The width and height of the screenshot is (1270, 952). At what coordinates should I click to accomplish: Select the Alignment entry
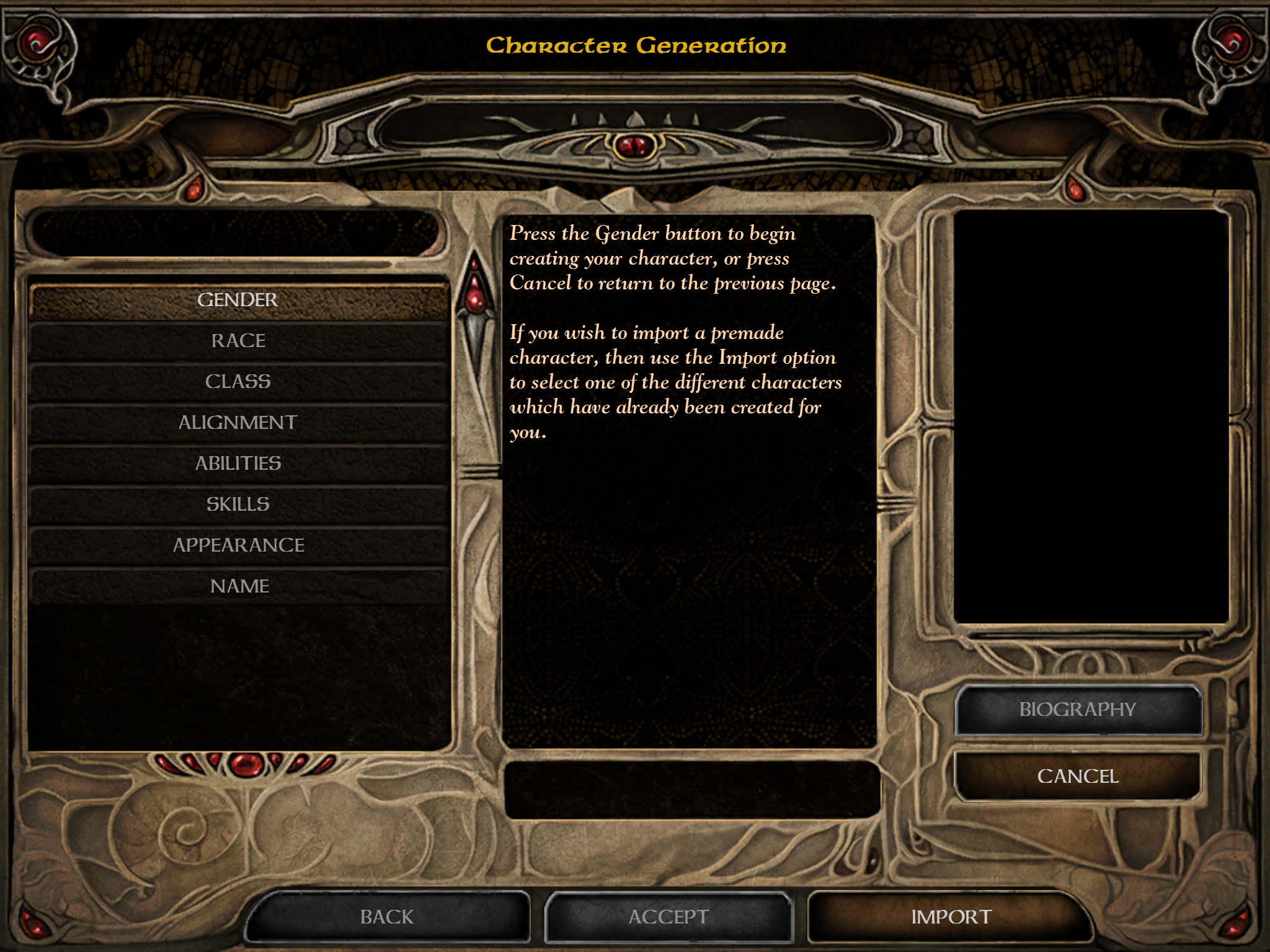pyautogui.click(x=238, y=423)
